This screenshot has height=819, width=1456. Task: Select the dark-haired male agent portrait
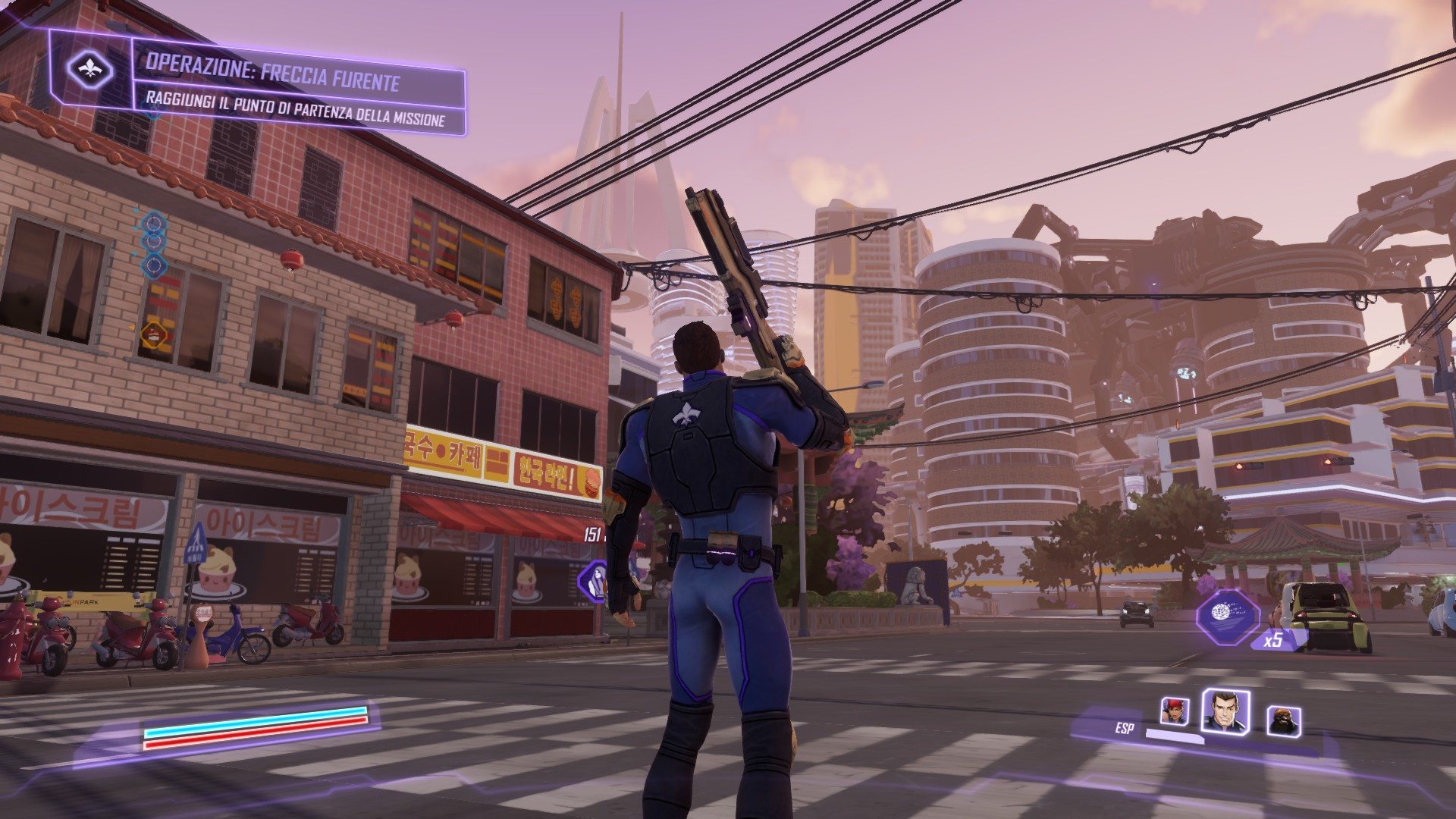pos(1224,711)
